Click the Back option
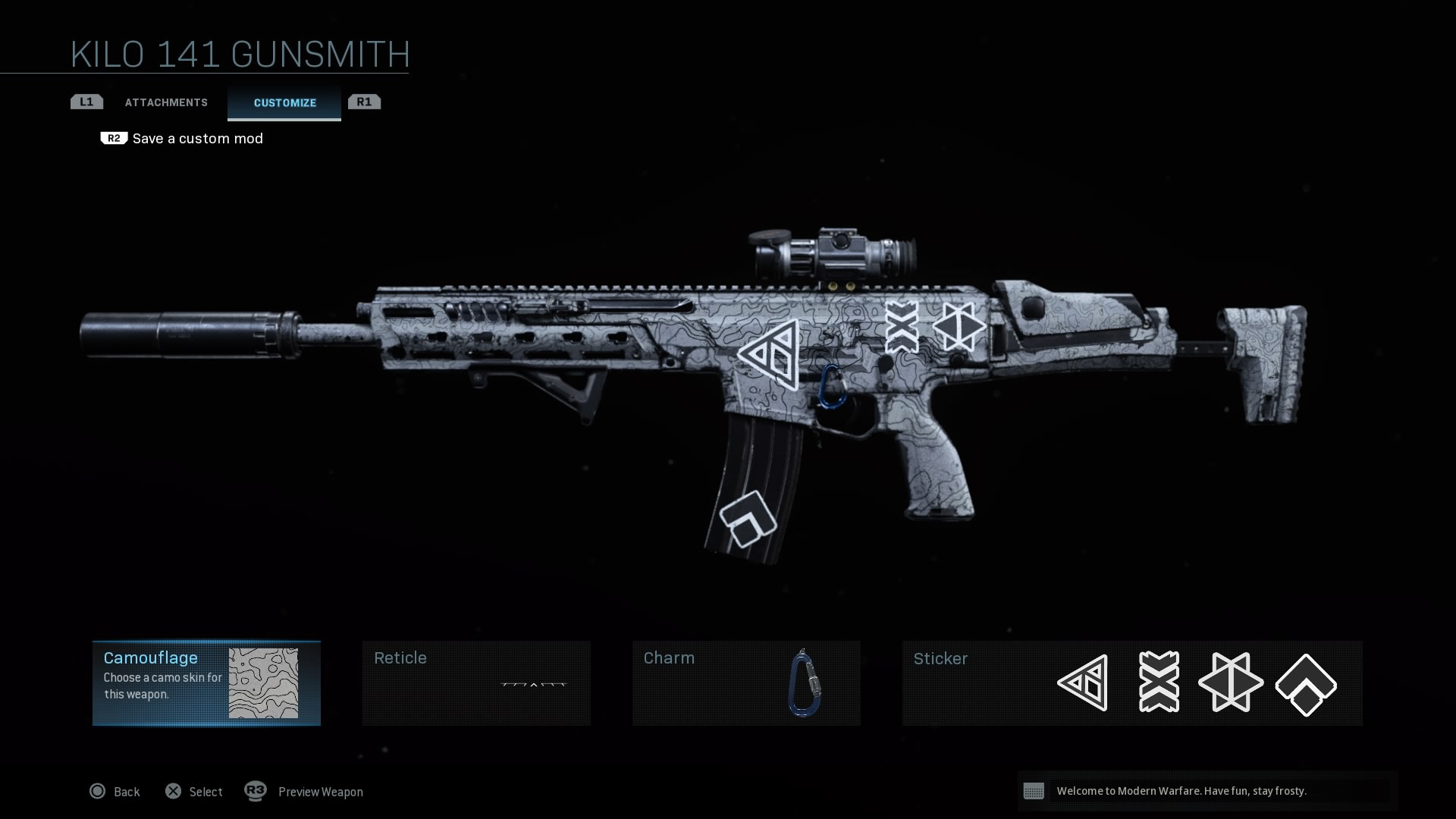Image resolution: width=1456 pixels, height=819 pixels. click(x=115, y=792)
